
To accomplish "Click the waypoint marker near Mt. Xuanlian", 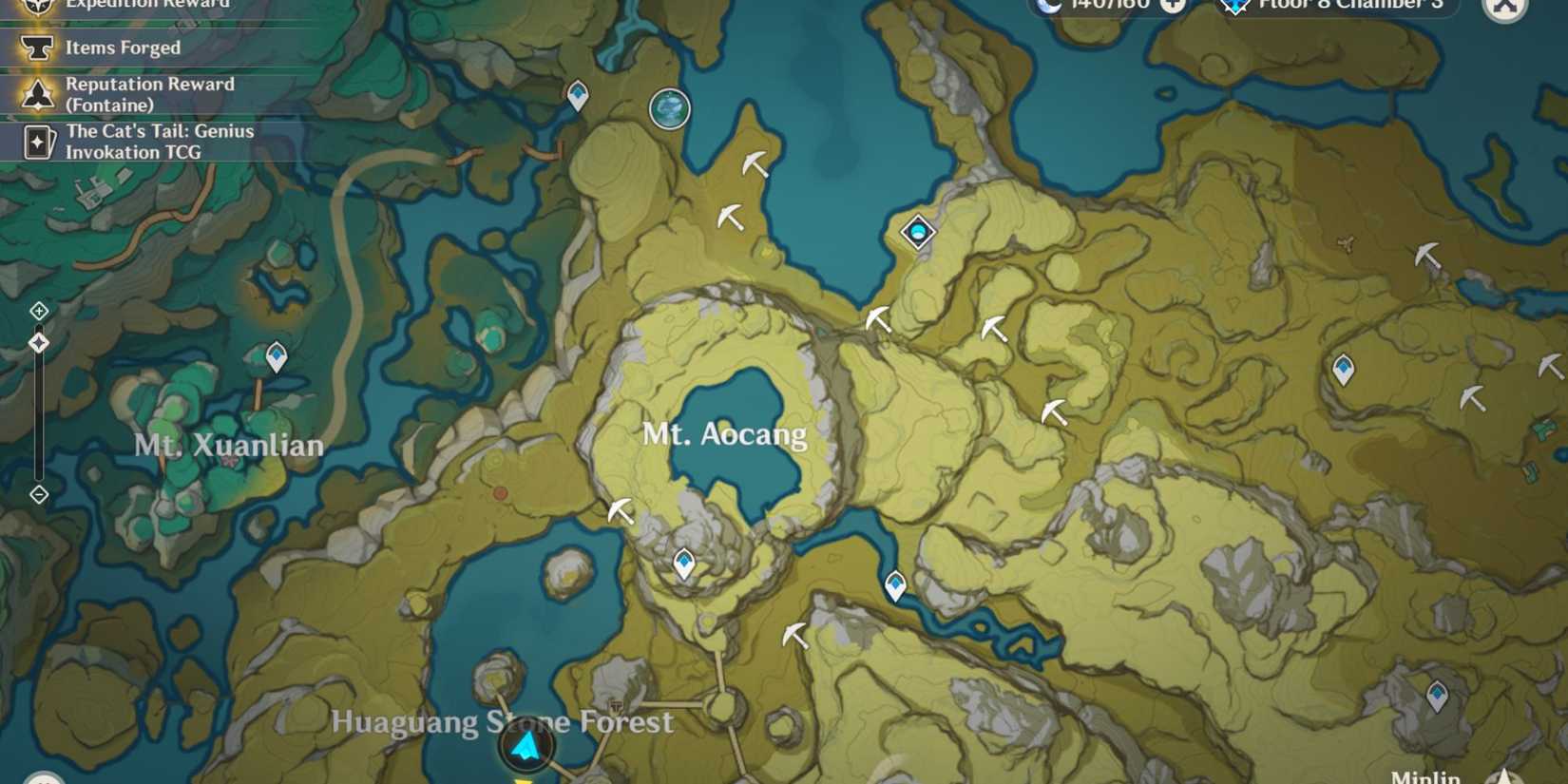I will pyautogui.click(x=275, y=355).
